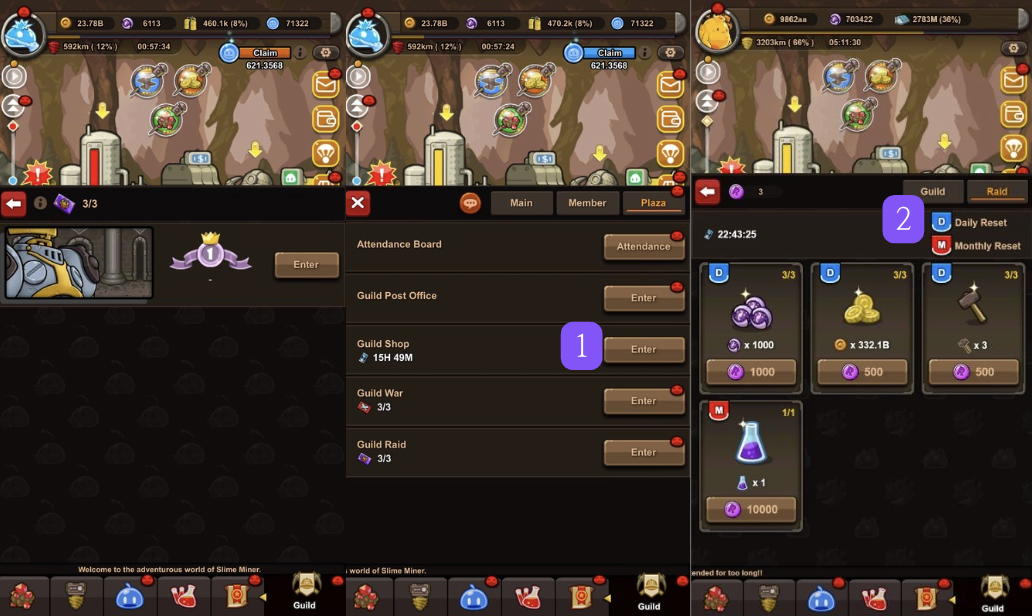Buy the x3 hammers for 500

point(973,371)
